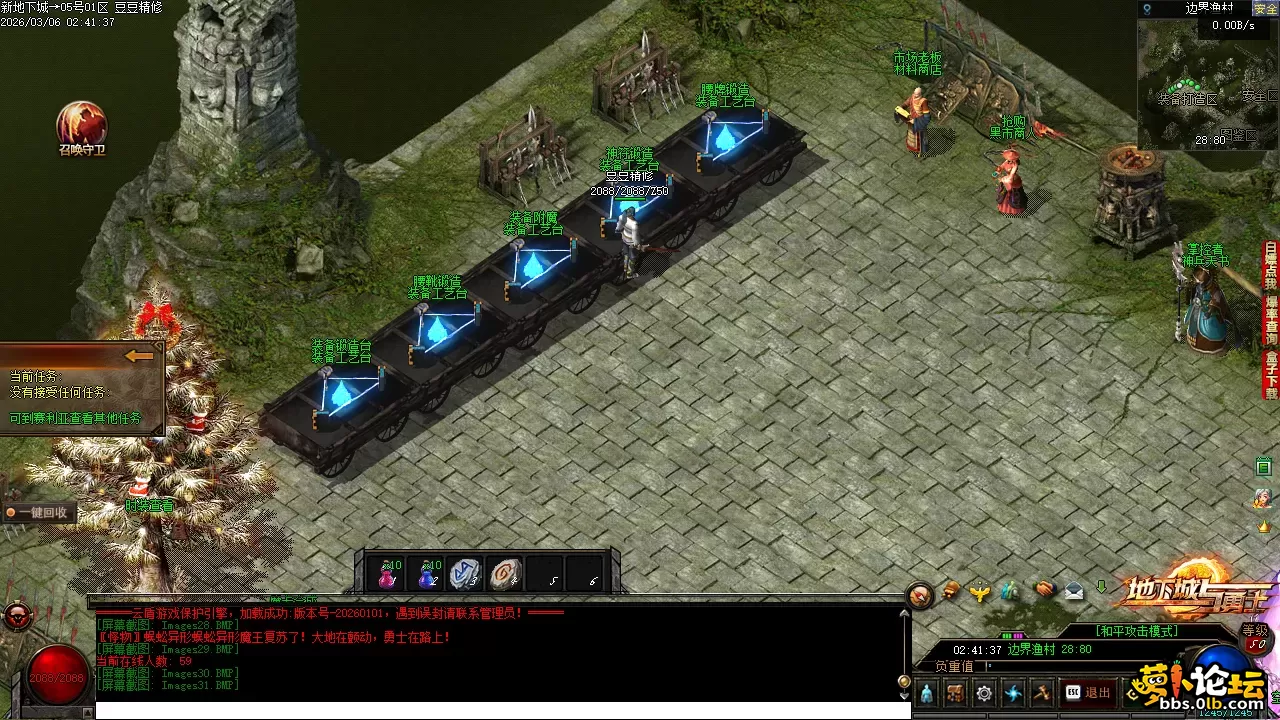Select the orange spiral stone slot
Viewport: 1280px width, 720px height.
point(506,574)
